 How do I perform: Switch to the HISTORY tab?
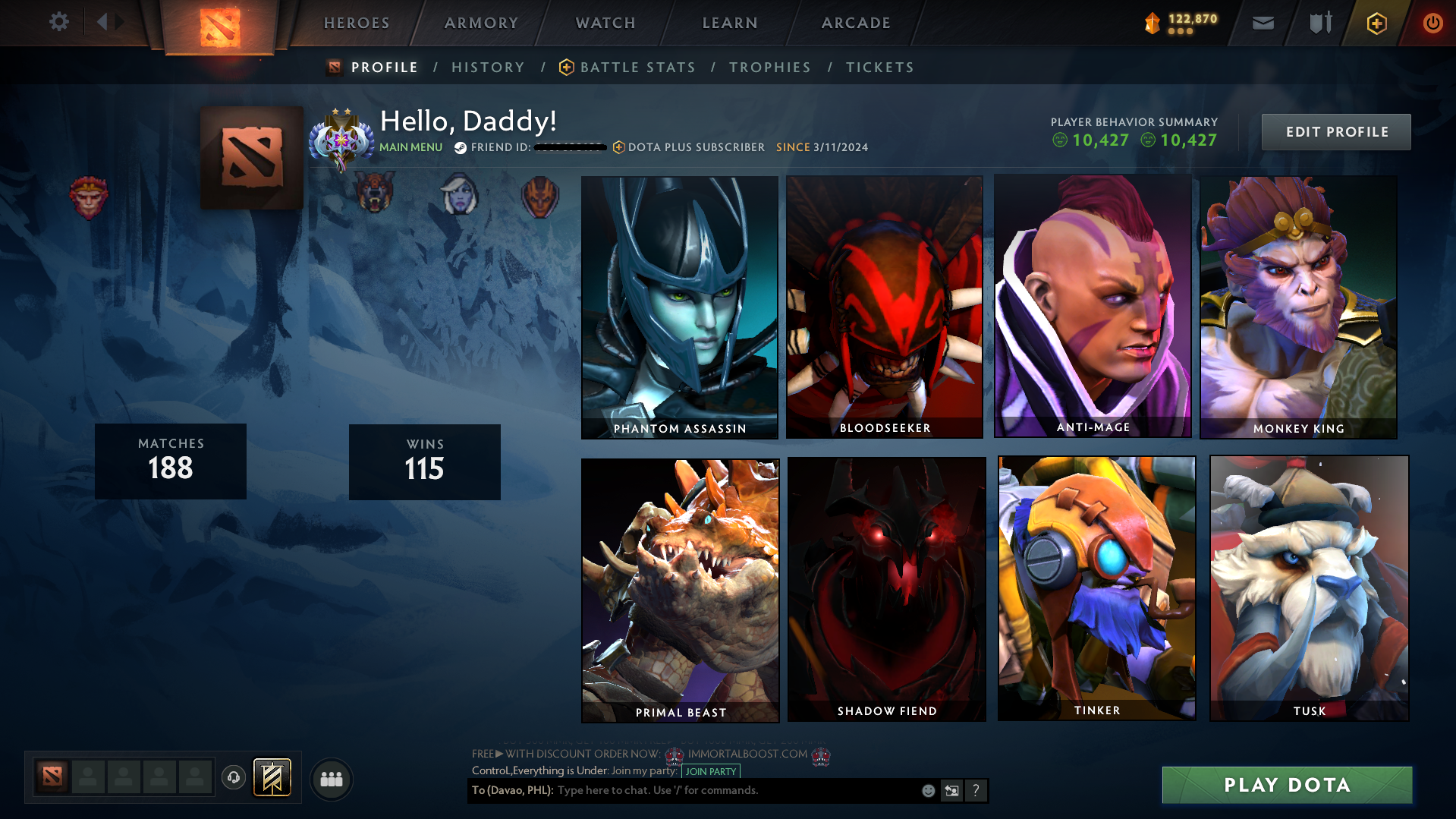click(488, 67)
